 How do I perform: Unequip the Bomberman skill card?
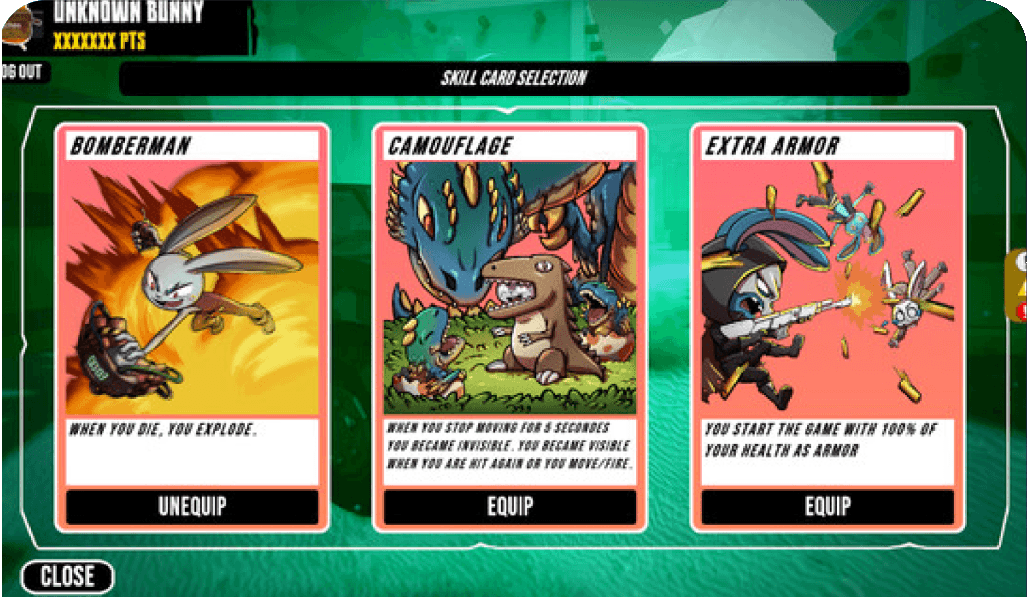[x=192, y=506]
